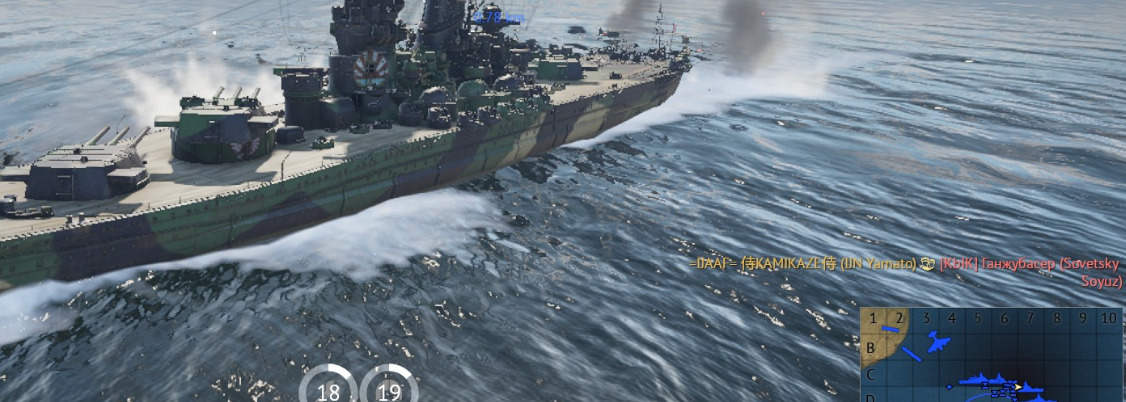The image size is (1126, 402).
Task: Select the blue aircraft marker on the minimap
Action: coord(937,343)
